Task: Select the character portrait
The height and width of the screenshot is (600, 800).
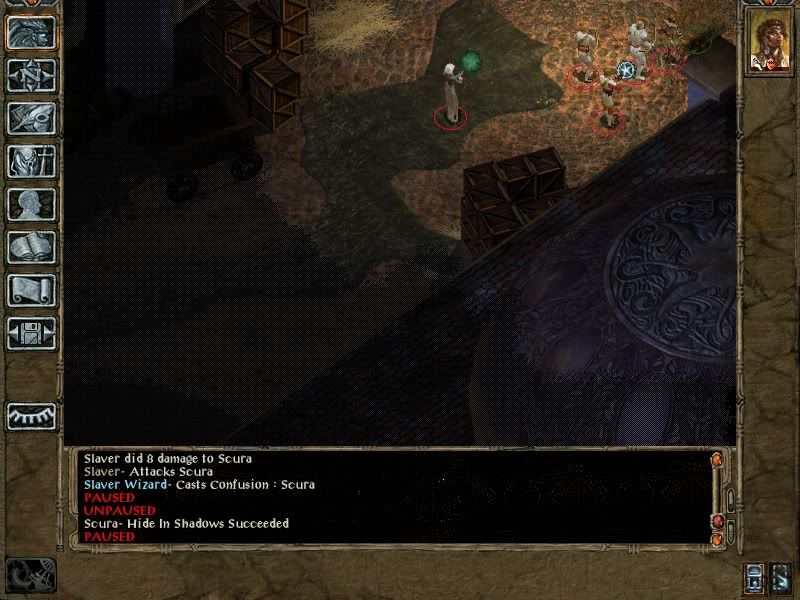Action: pyautogui.click(x=767, y=46)
